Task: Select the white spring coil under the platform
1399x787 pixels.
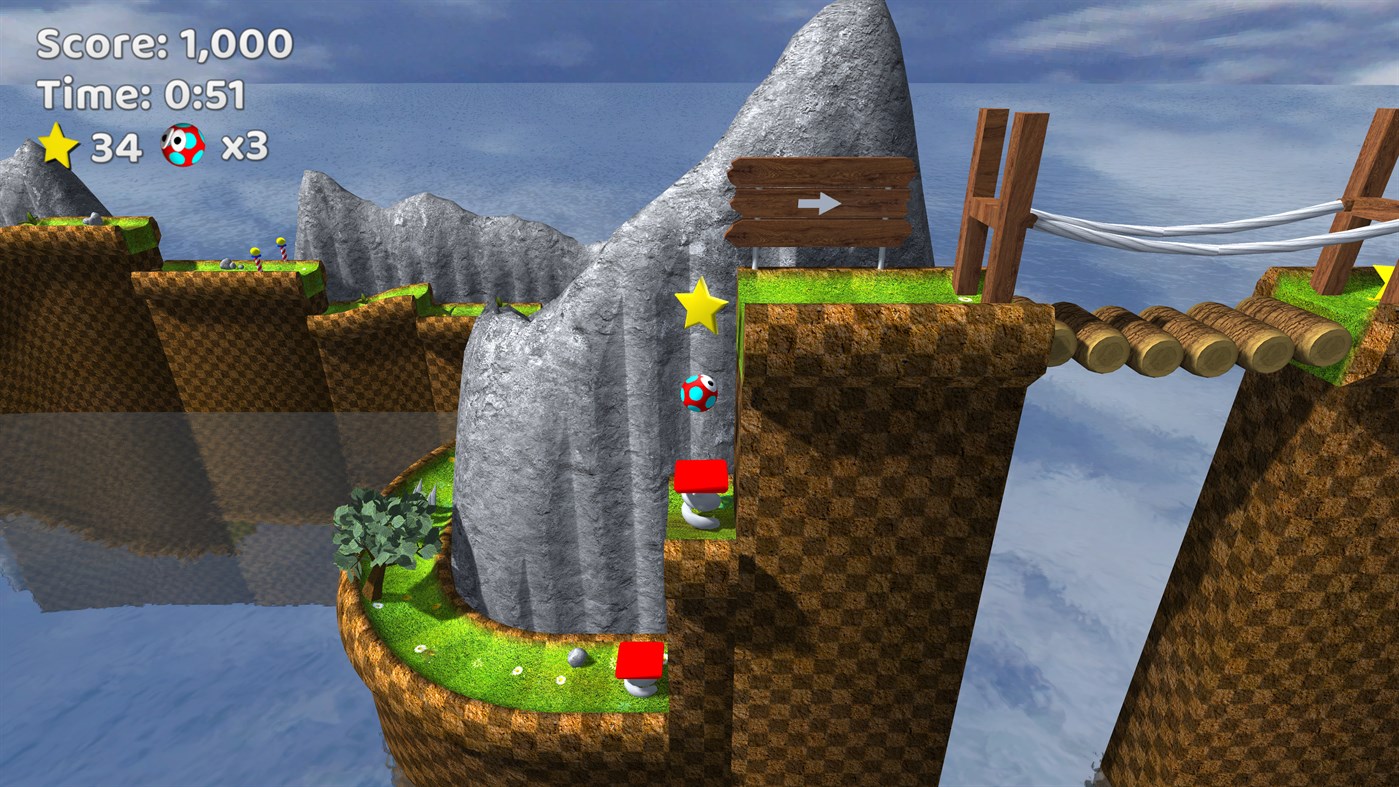Action: [x=699, y=513]
